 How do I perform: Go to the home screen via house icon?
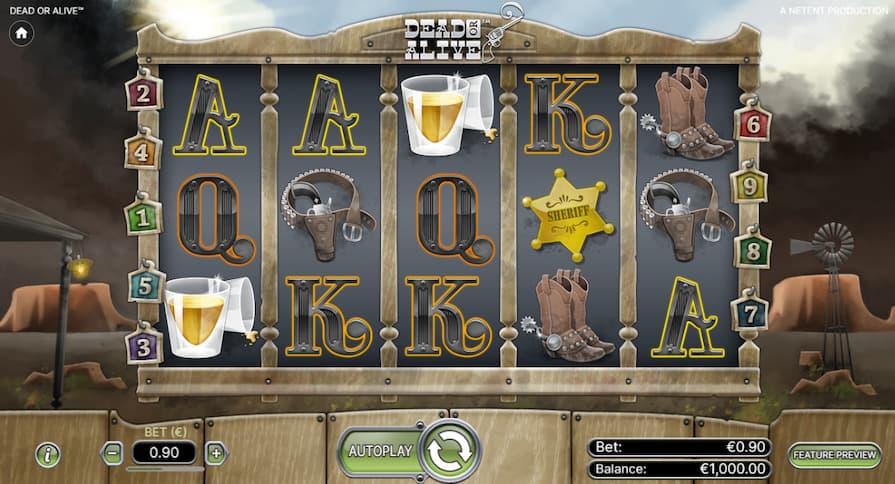point(21,33)
